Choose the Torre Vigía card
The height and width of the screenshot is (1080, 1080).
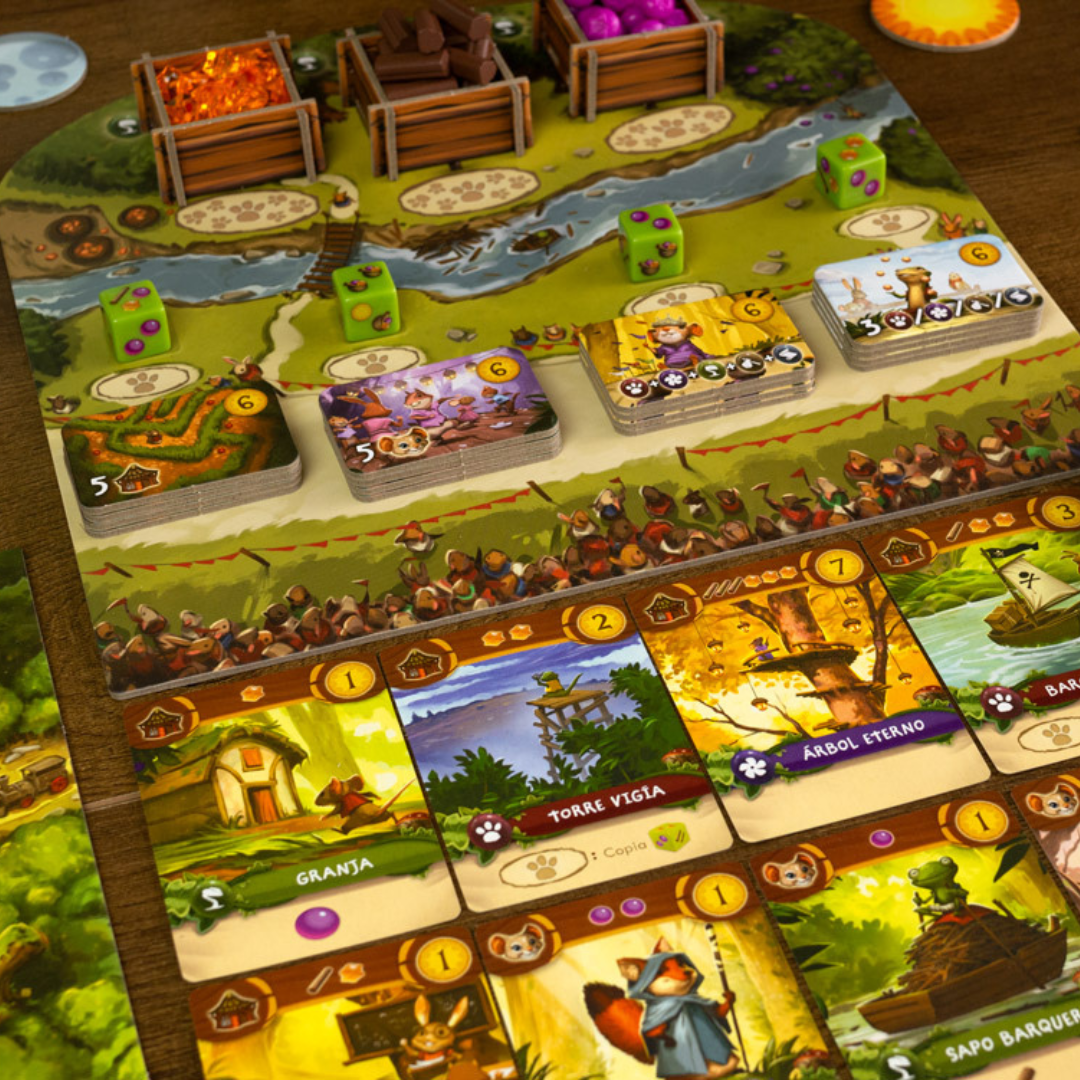pyautogui.click(x=560, y=760)
